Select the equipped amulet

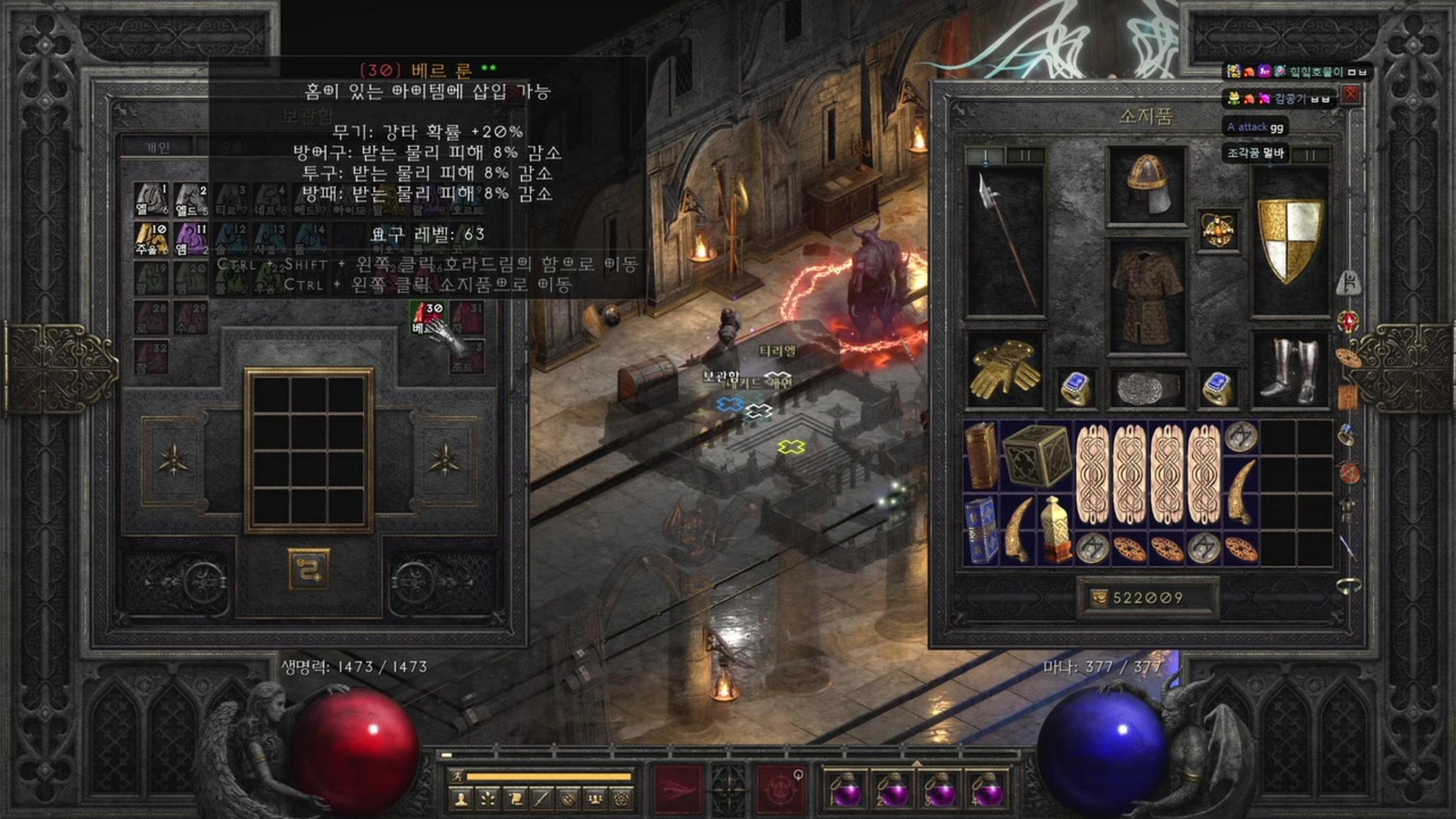tap(1218, 230)
